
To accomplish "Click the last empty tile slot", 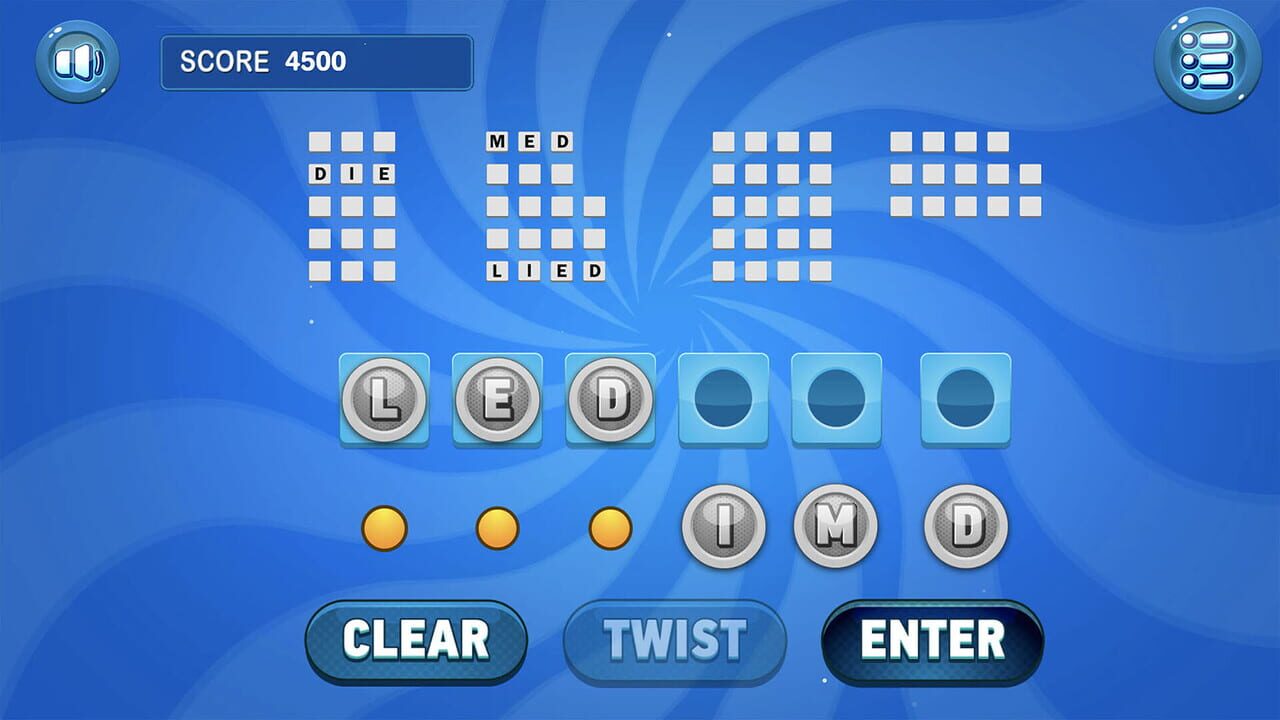I will coord(963,400).
